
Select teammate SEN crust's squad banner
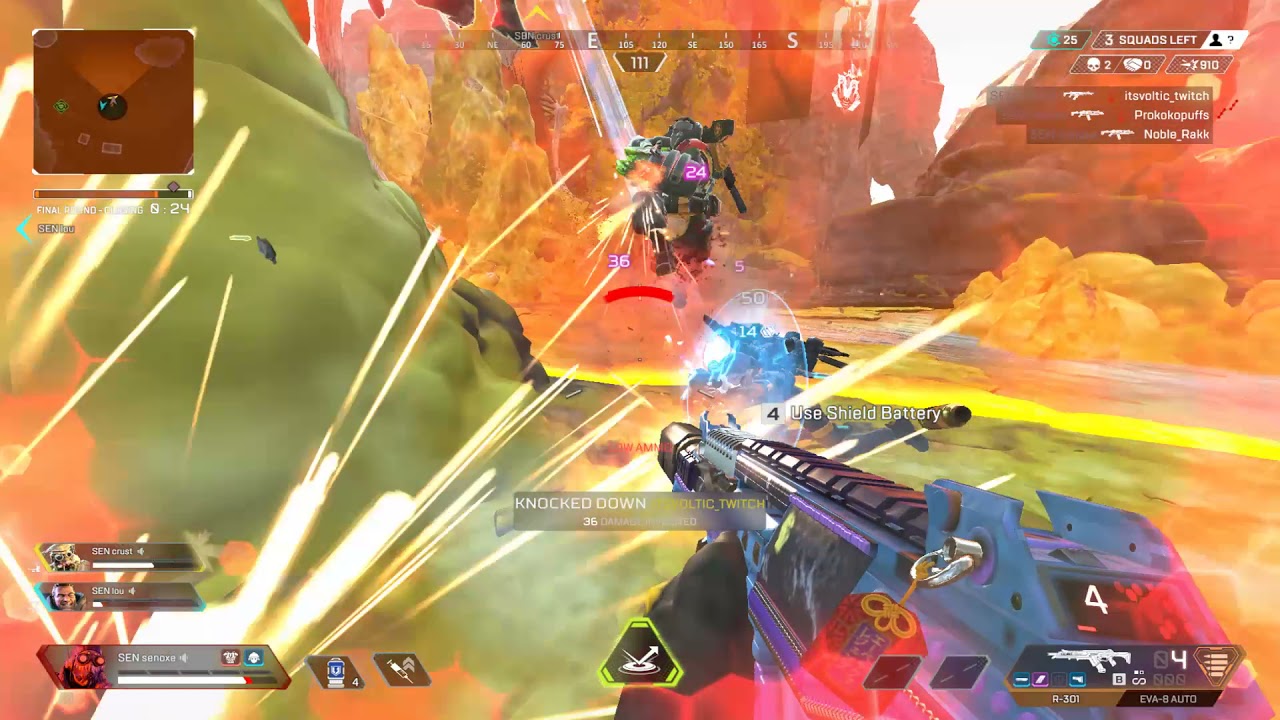tap(120, 557)
